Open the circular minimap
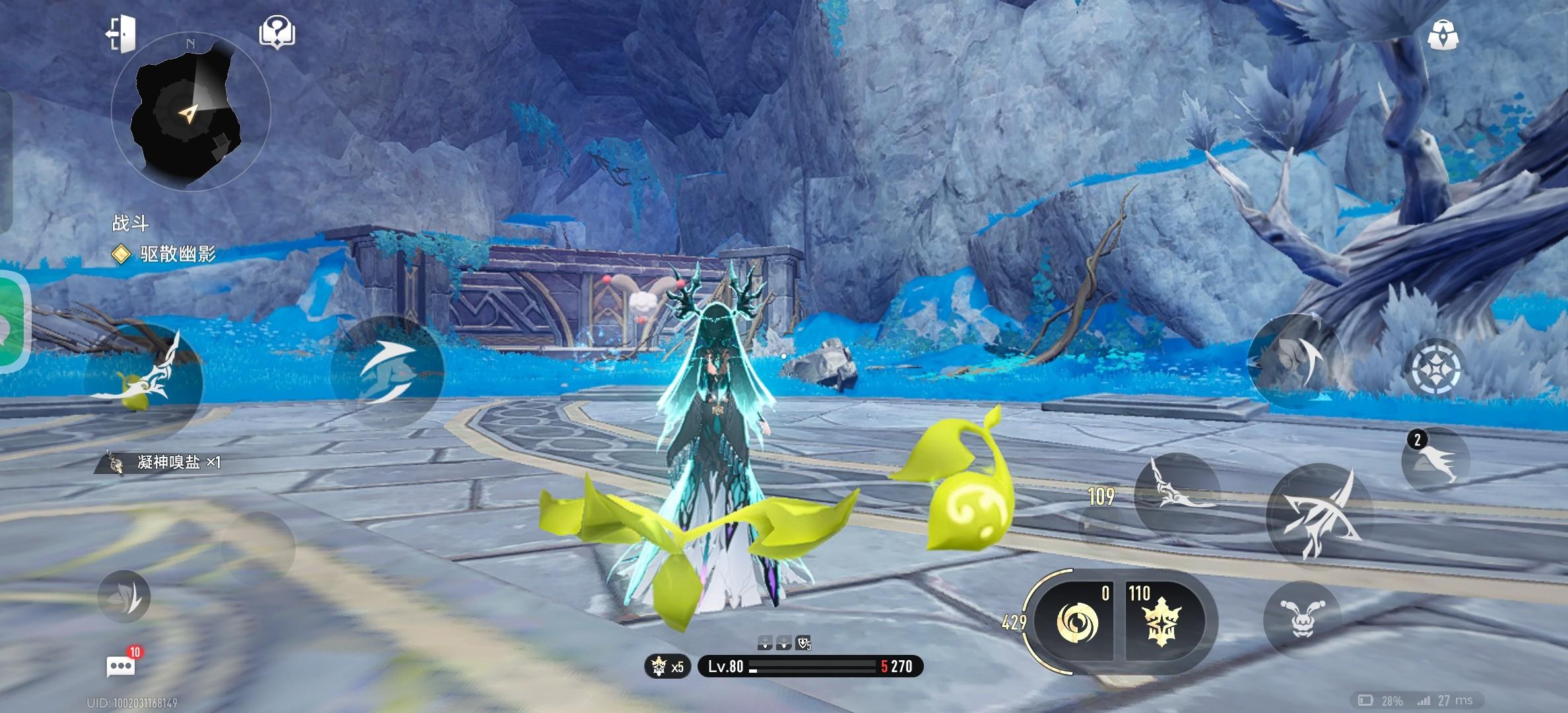Screen dimensions: 1568x713 [x=190, y=112]
